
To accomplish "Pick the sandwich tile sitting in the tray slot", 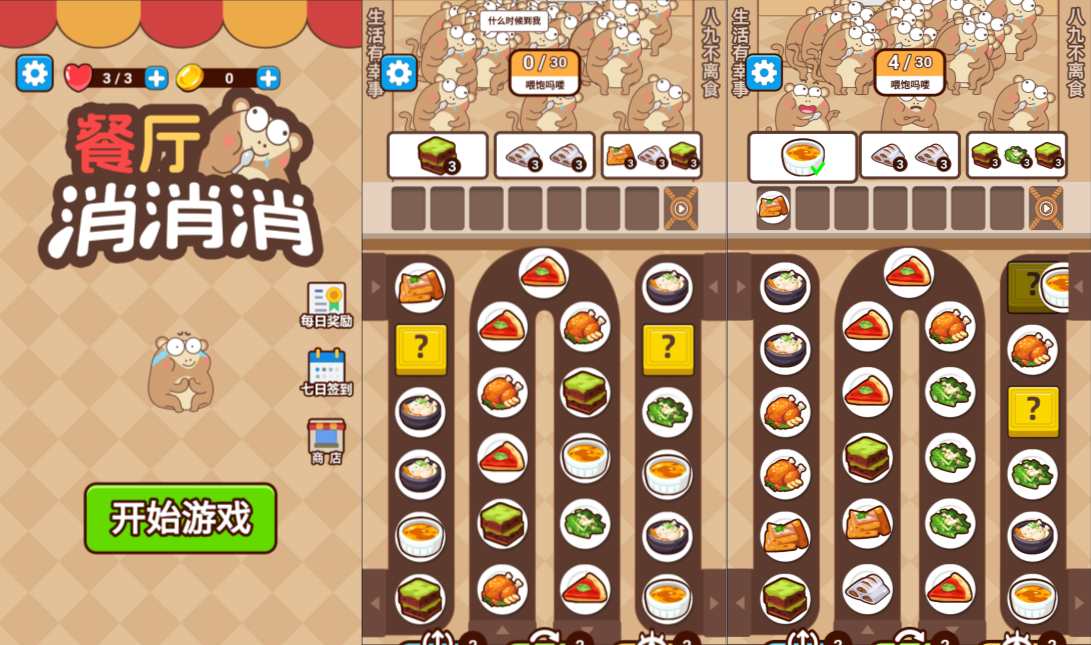I will pyautogui.click(x=773, y=208).
